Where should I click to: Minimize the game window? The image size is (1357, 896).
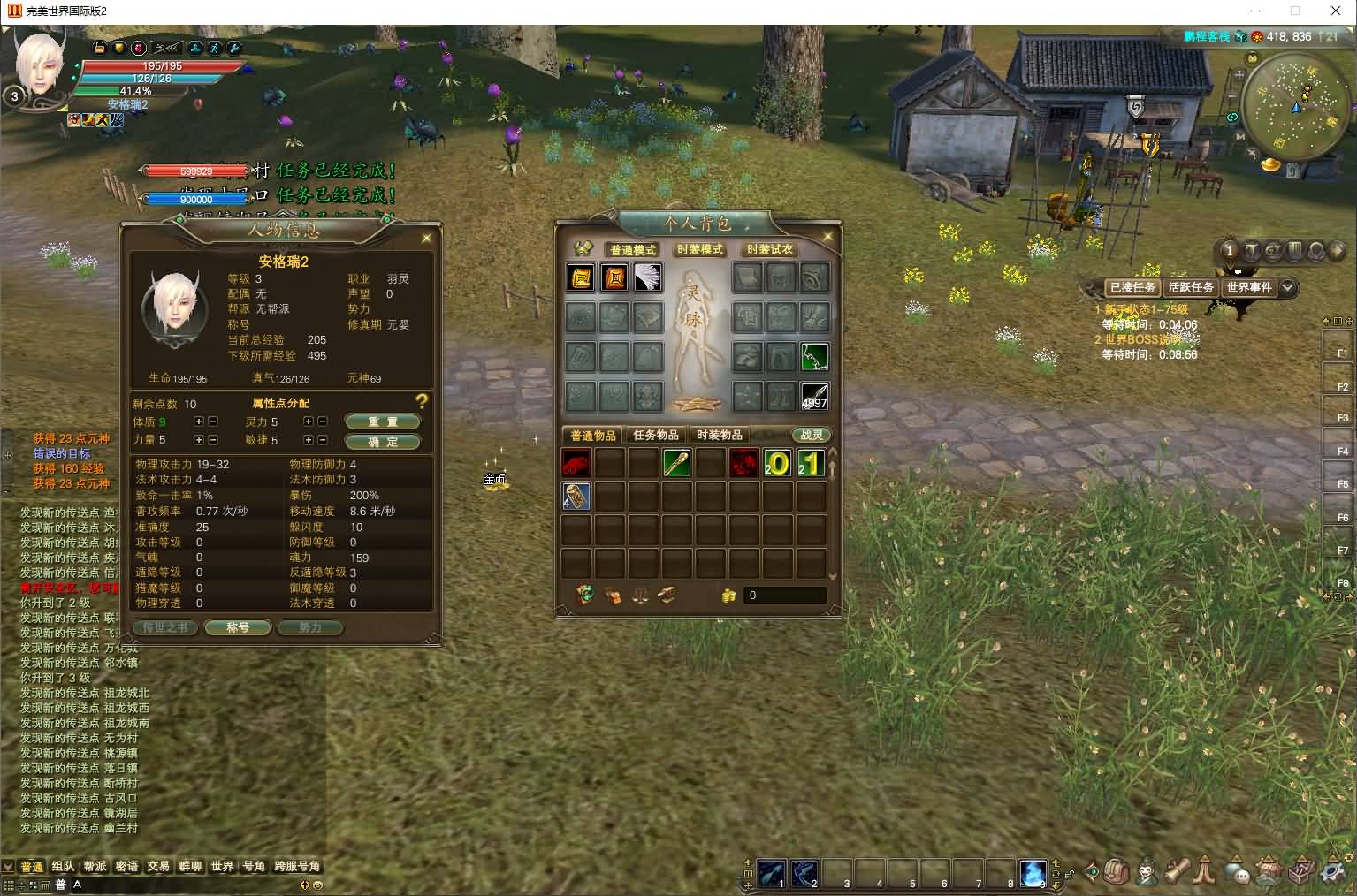click(1255, 11)
